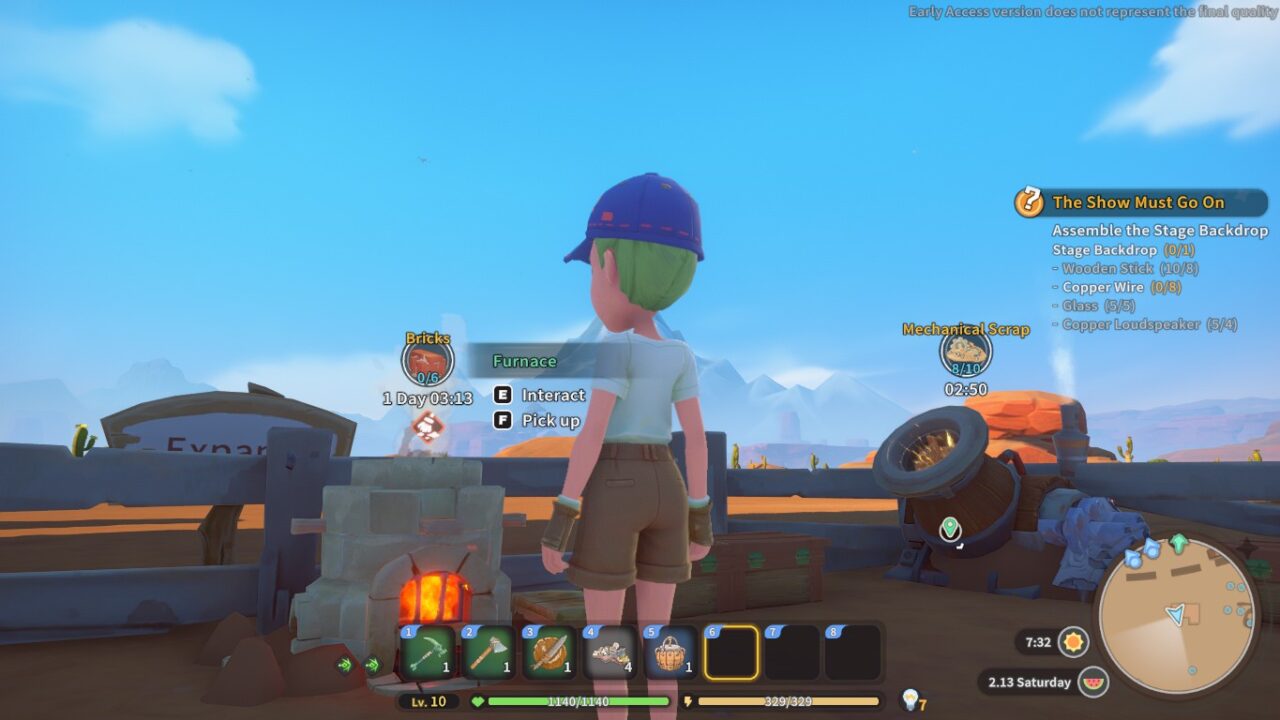
Task: Select the watering can in hotbar slot 5
Action: coord(673,654)
